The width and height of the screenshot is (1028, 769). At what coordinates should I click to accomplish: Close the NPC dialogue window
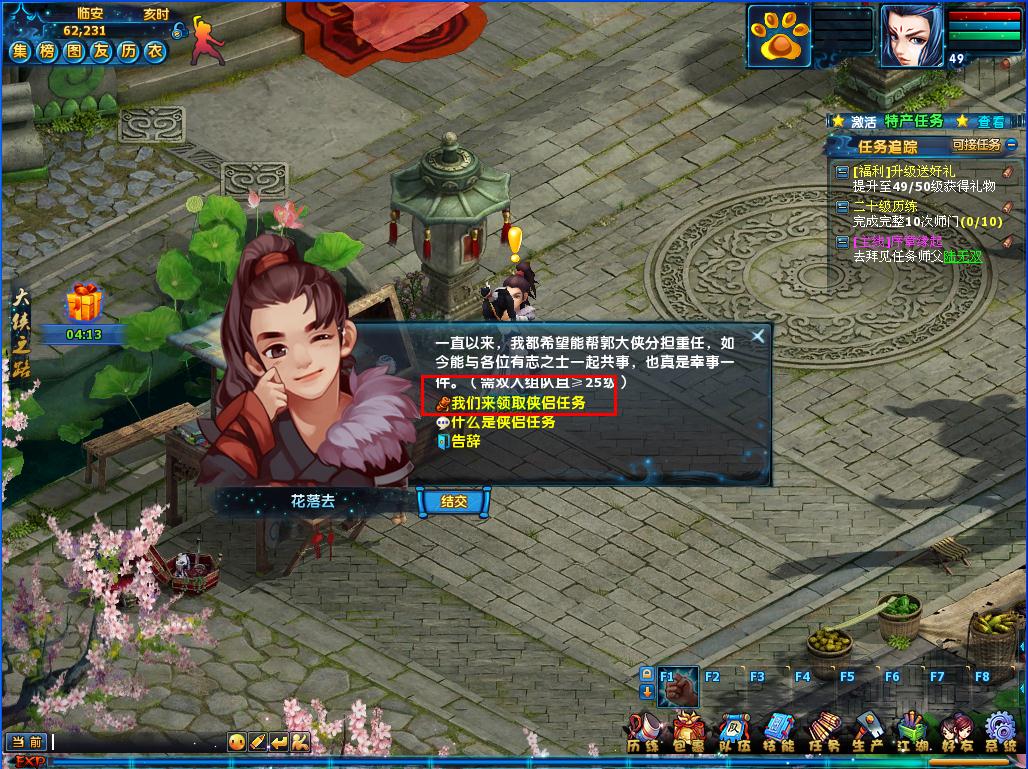[758, 336]
